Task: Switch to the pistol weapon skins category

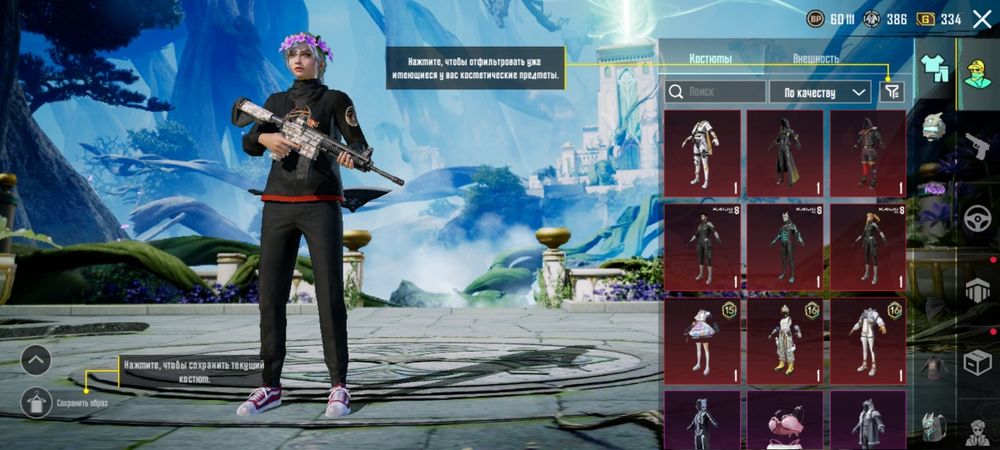Action: coord(976,147)
